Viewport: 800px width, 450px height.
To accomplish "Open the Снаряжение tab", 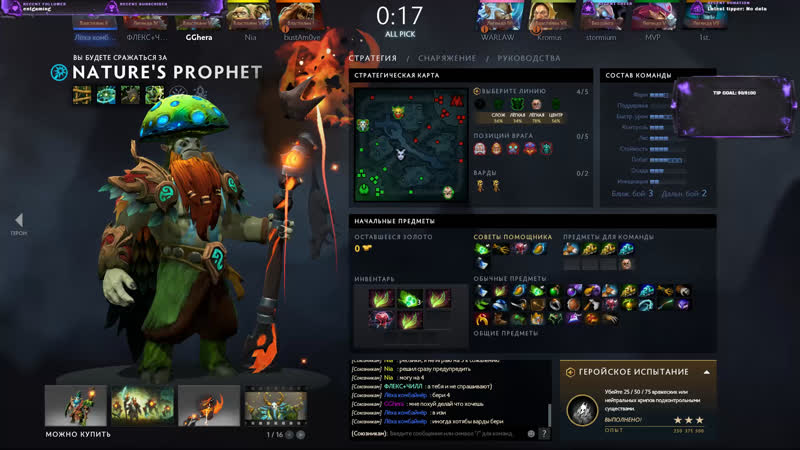I will (x=446, y=58).
